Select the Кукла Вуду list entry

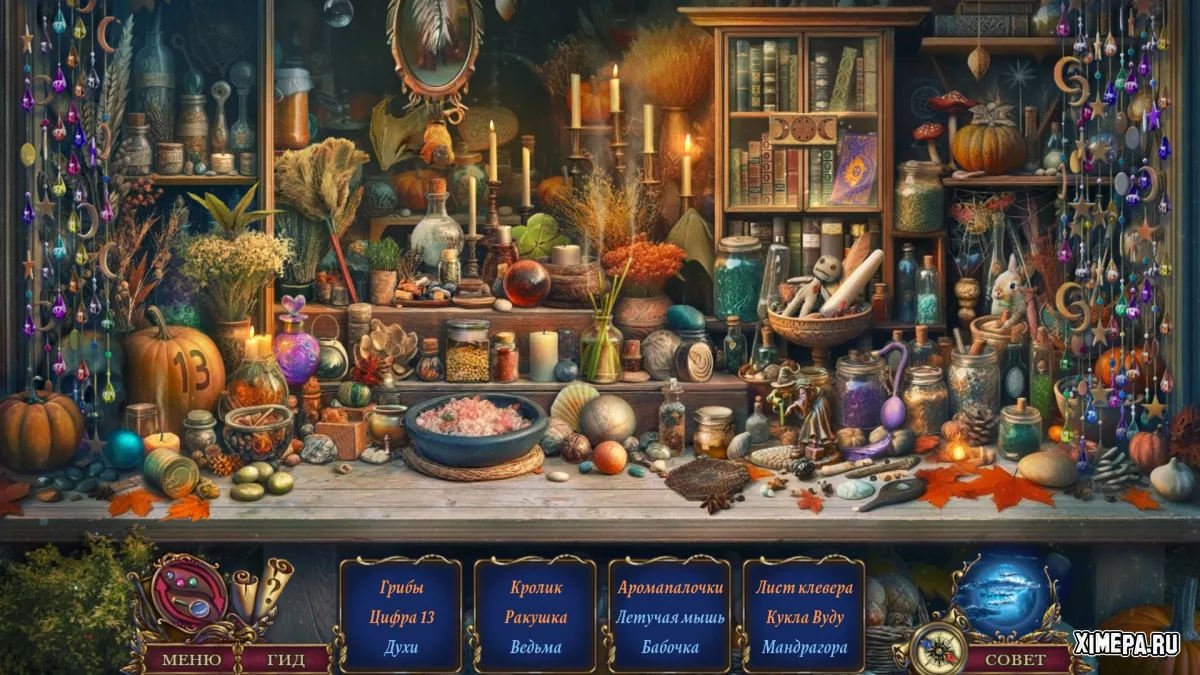click(804, 617)
